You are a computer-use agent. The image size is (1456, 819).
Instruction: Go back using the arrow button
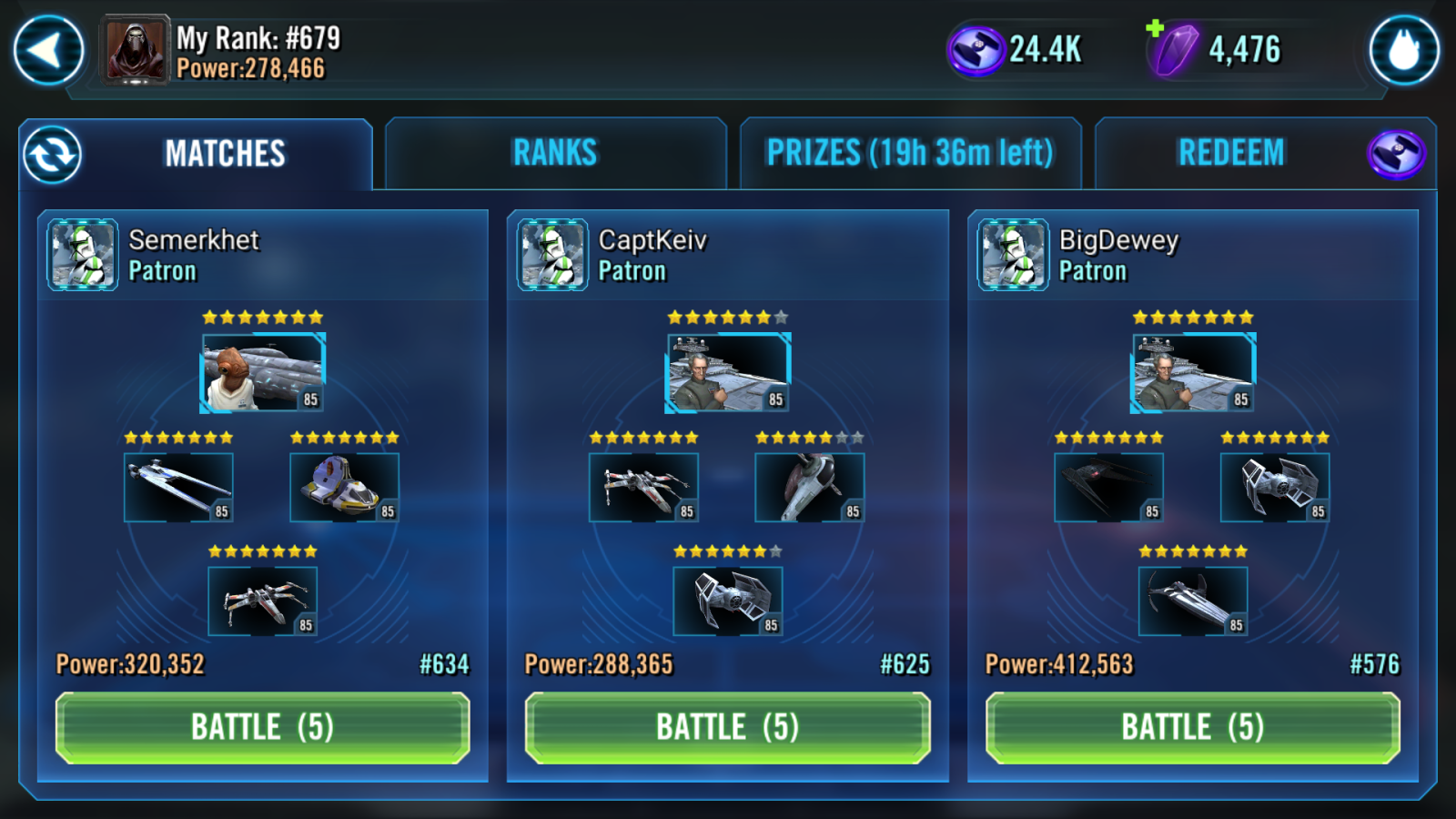48,51
